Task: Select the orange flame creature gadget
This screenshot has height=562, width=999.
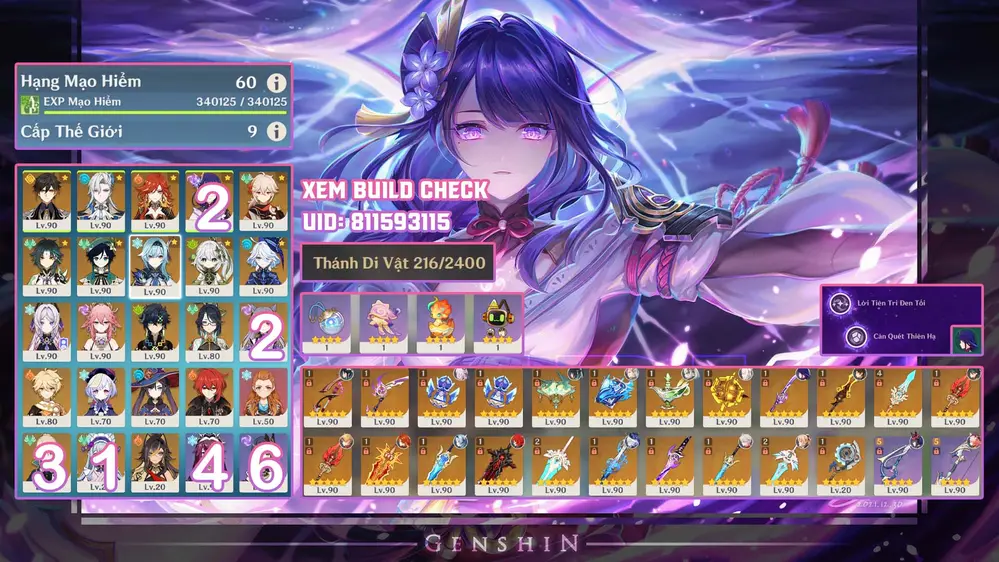Action: [439, 322]
